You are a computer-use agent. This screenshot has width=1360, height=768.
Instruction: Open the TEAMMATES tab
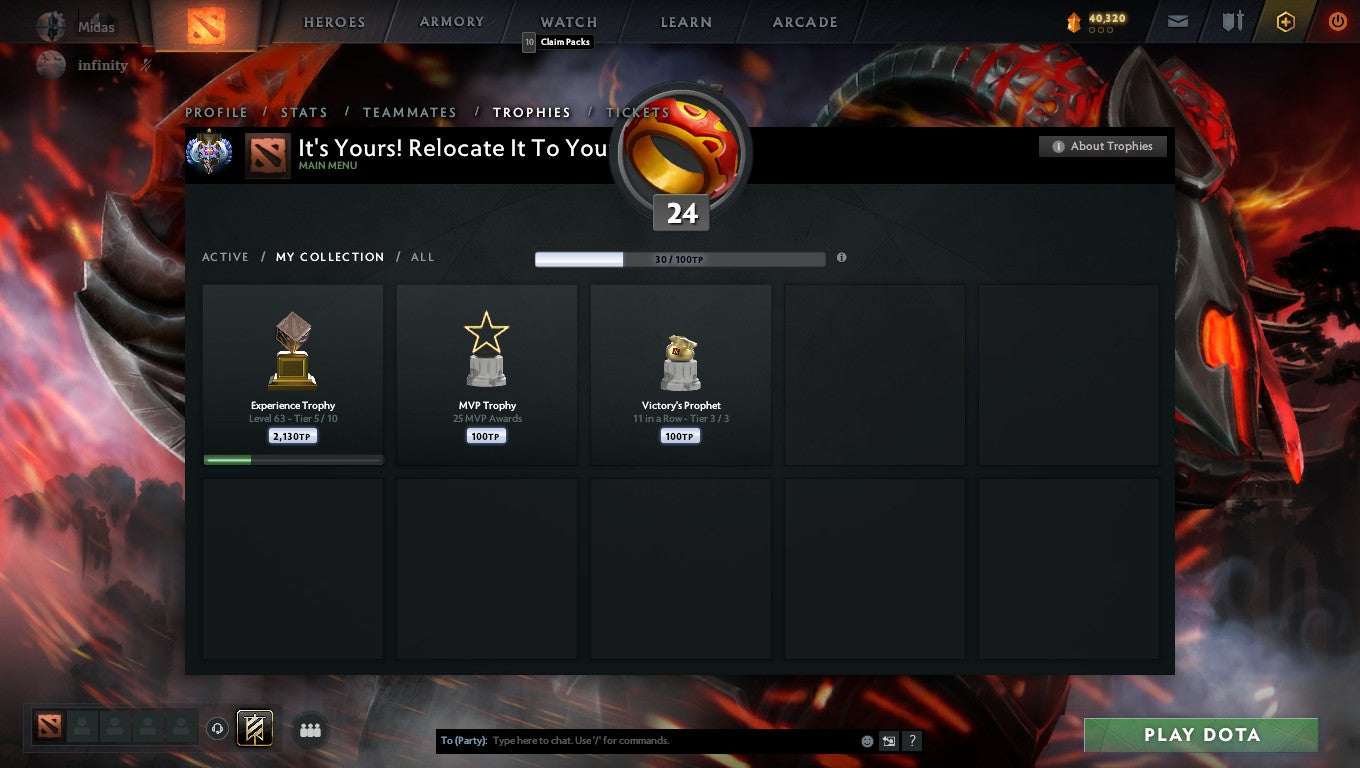click(x=409, y=112)
